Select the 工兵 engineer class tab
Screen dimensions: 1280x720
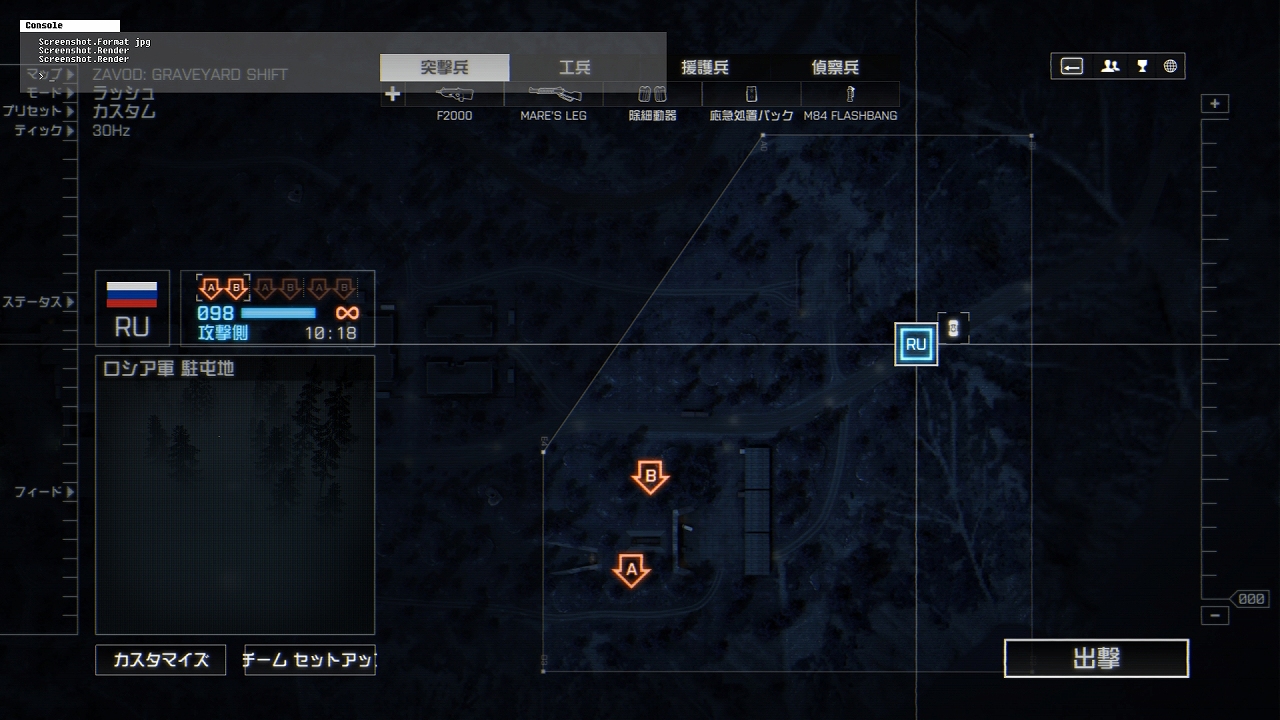574,68
